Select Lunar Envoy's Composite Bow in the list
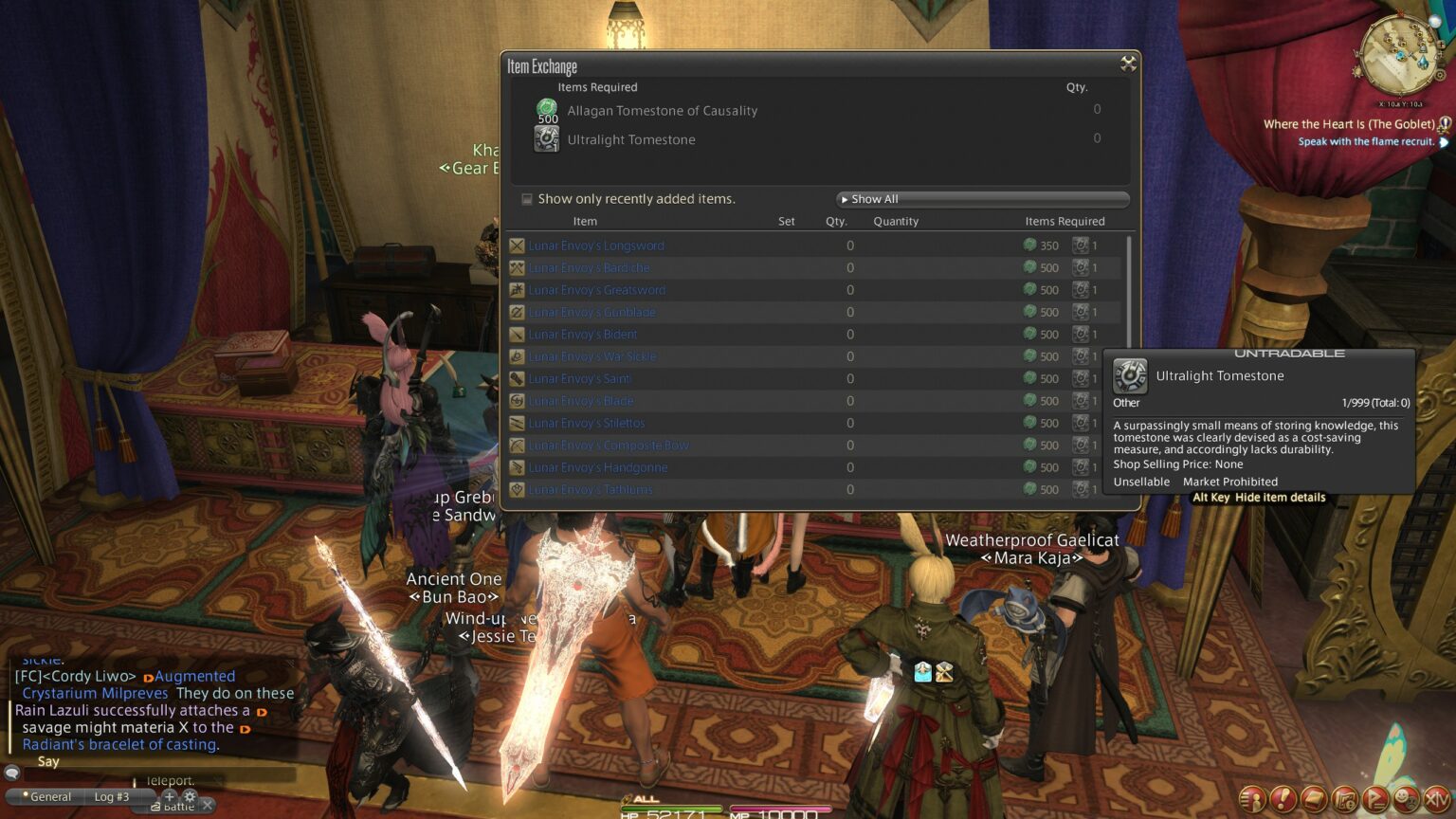1456x819 pixels. click(609, 445)
